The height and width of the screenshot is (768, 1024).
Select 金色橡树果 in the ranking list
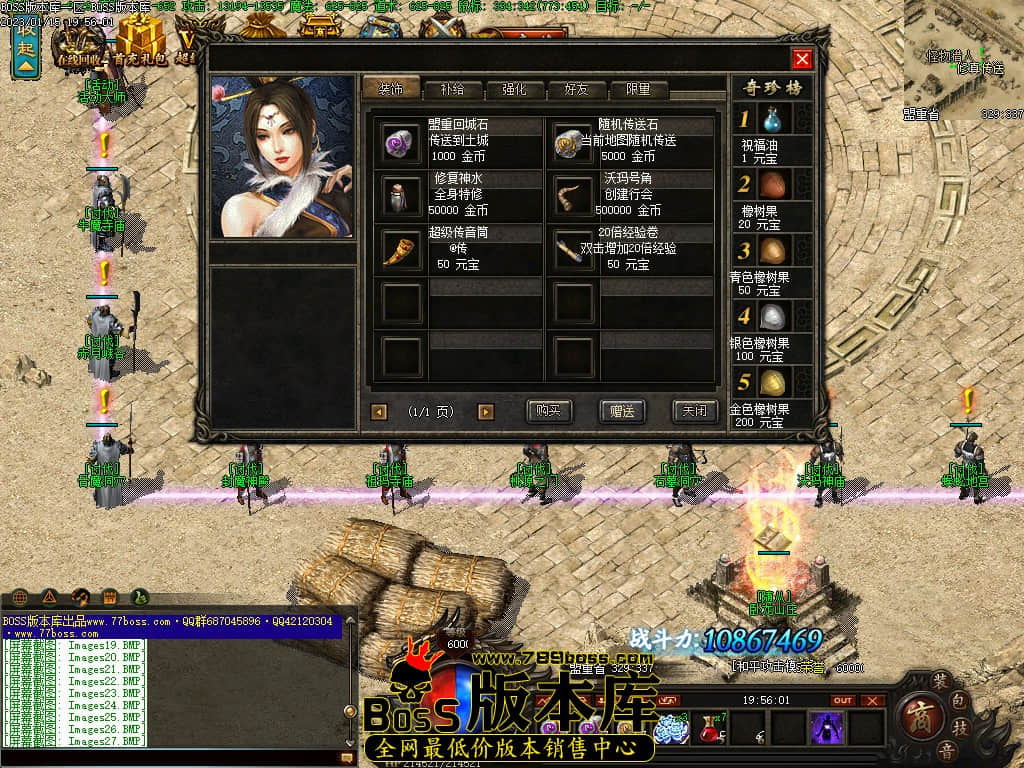[774, 383]
